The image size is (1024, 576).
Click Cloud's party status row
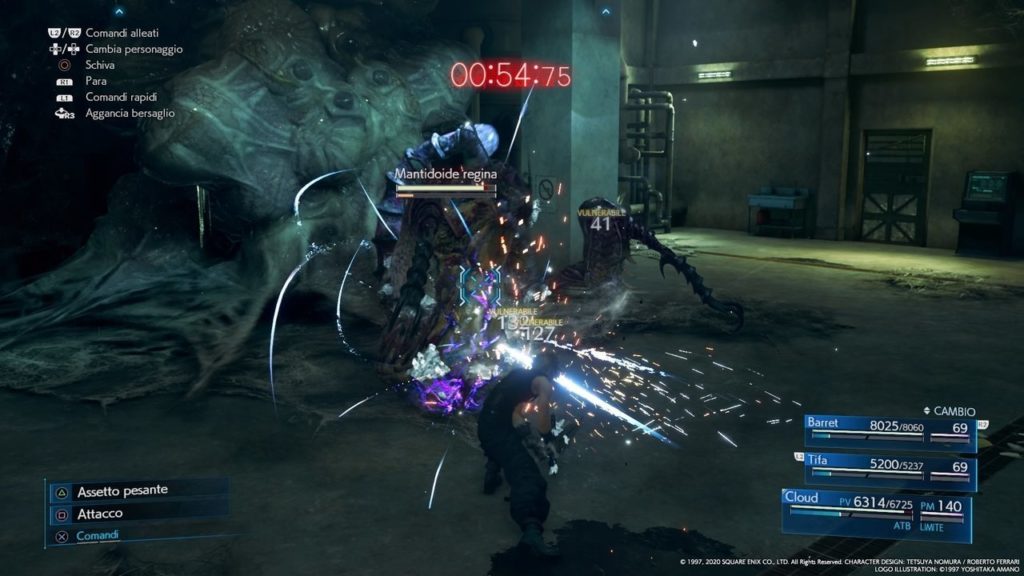click(x=880, y=503)
